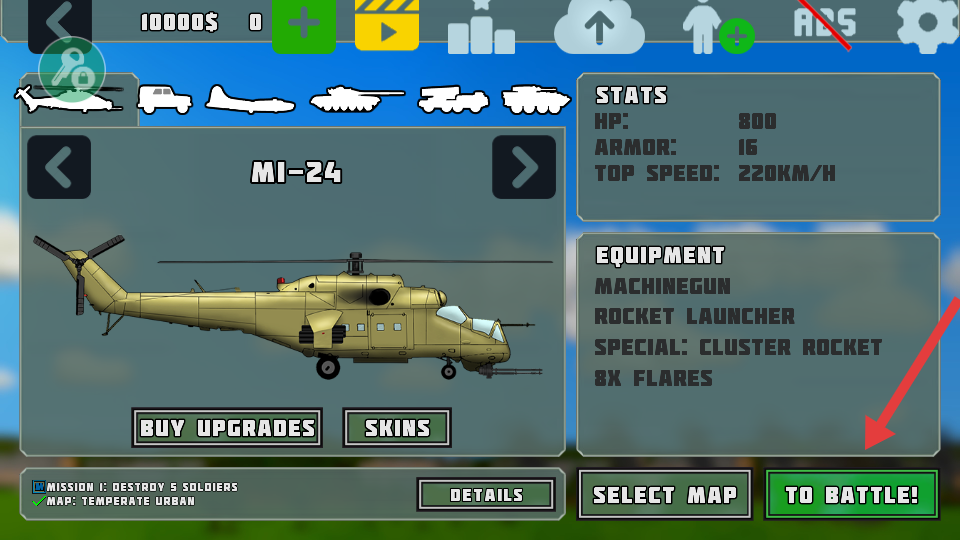
Task: Browse skins for the MI-24
Action: point(397,428)
